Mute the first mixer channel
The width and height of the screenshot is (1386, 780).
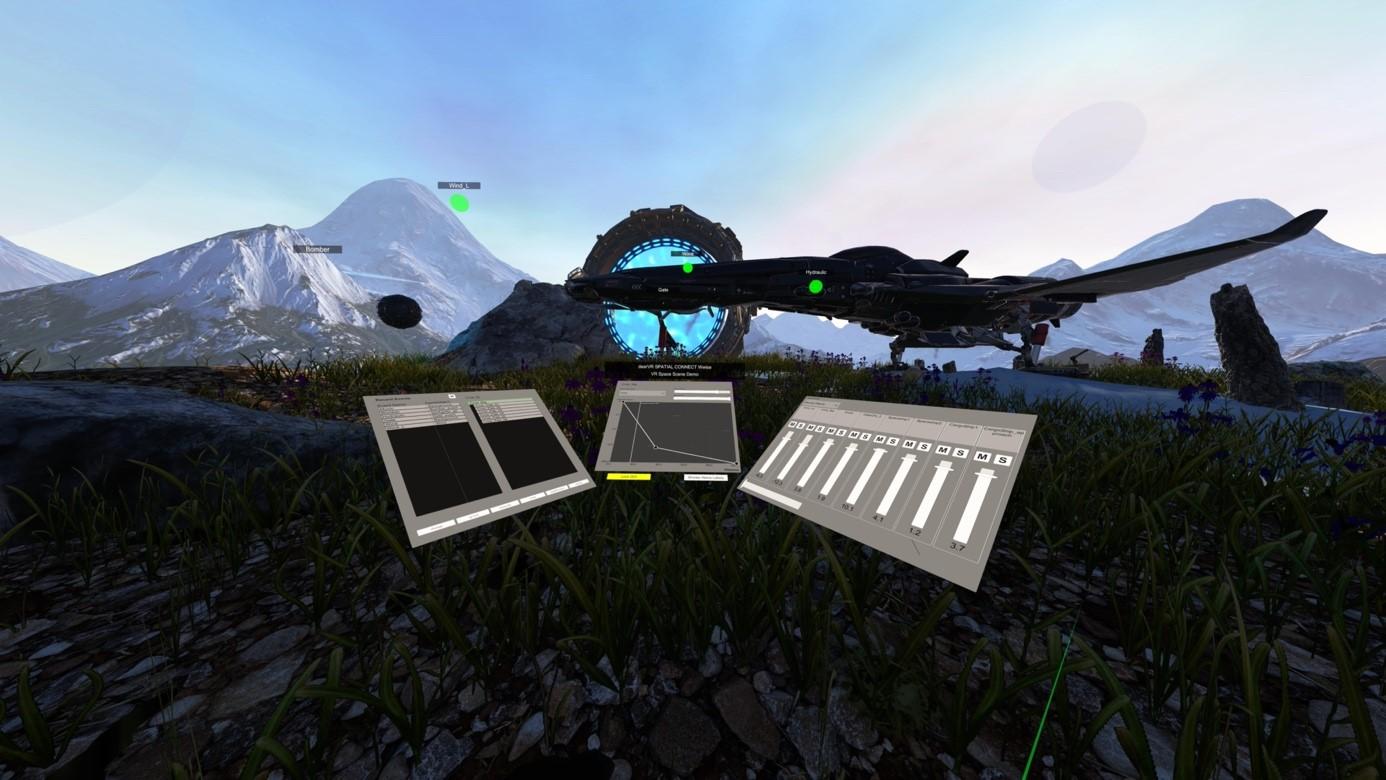coord(791,424)
